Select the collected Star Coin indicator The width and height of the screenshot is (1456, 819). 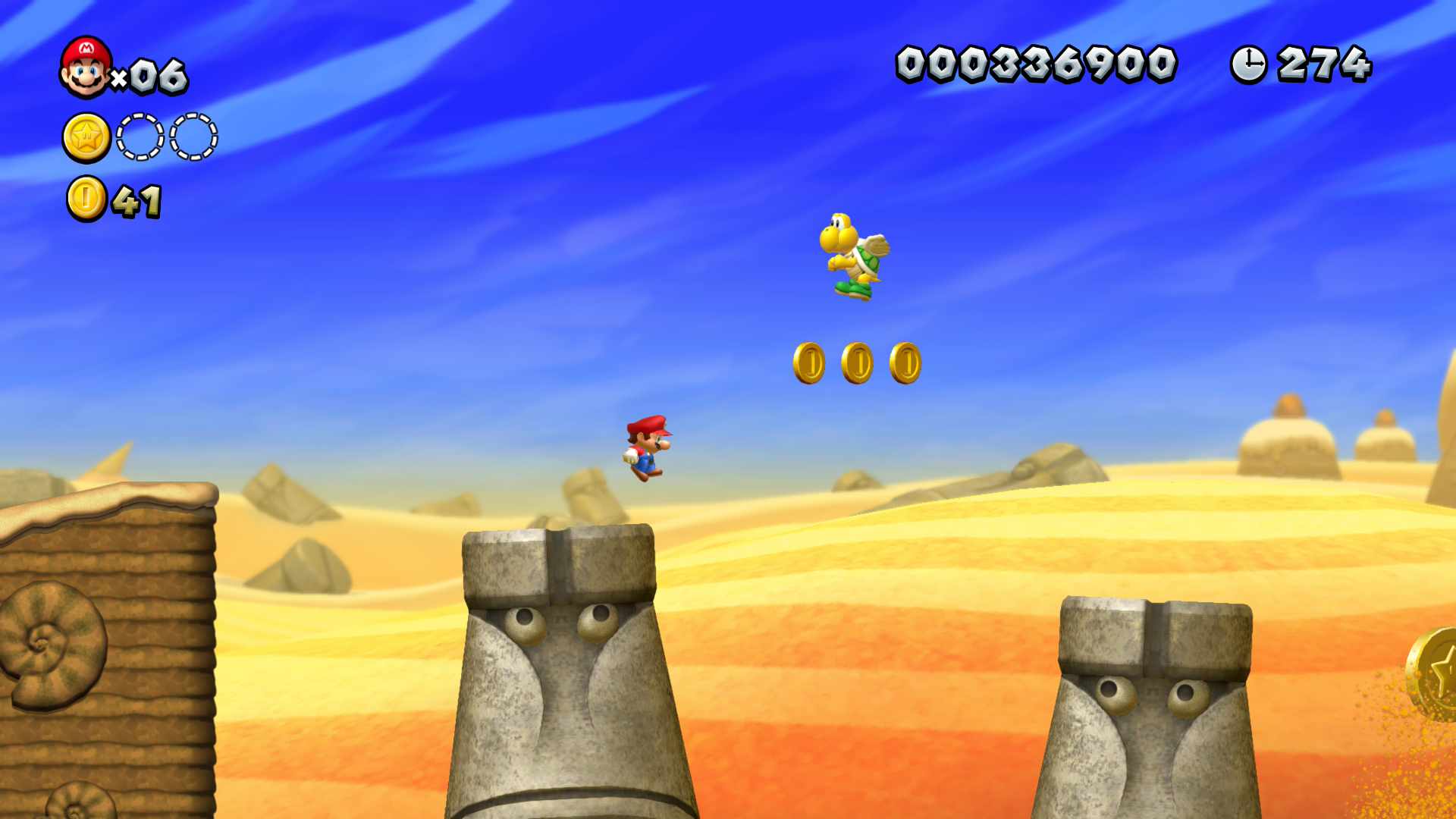(x=86, y=137)
